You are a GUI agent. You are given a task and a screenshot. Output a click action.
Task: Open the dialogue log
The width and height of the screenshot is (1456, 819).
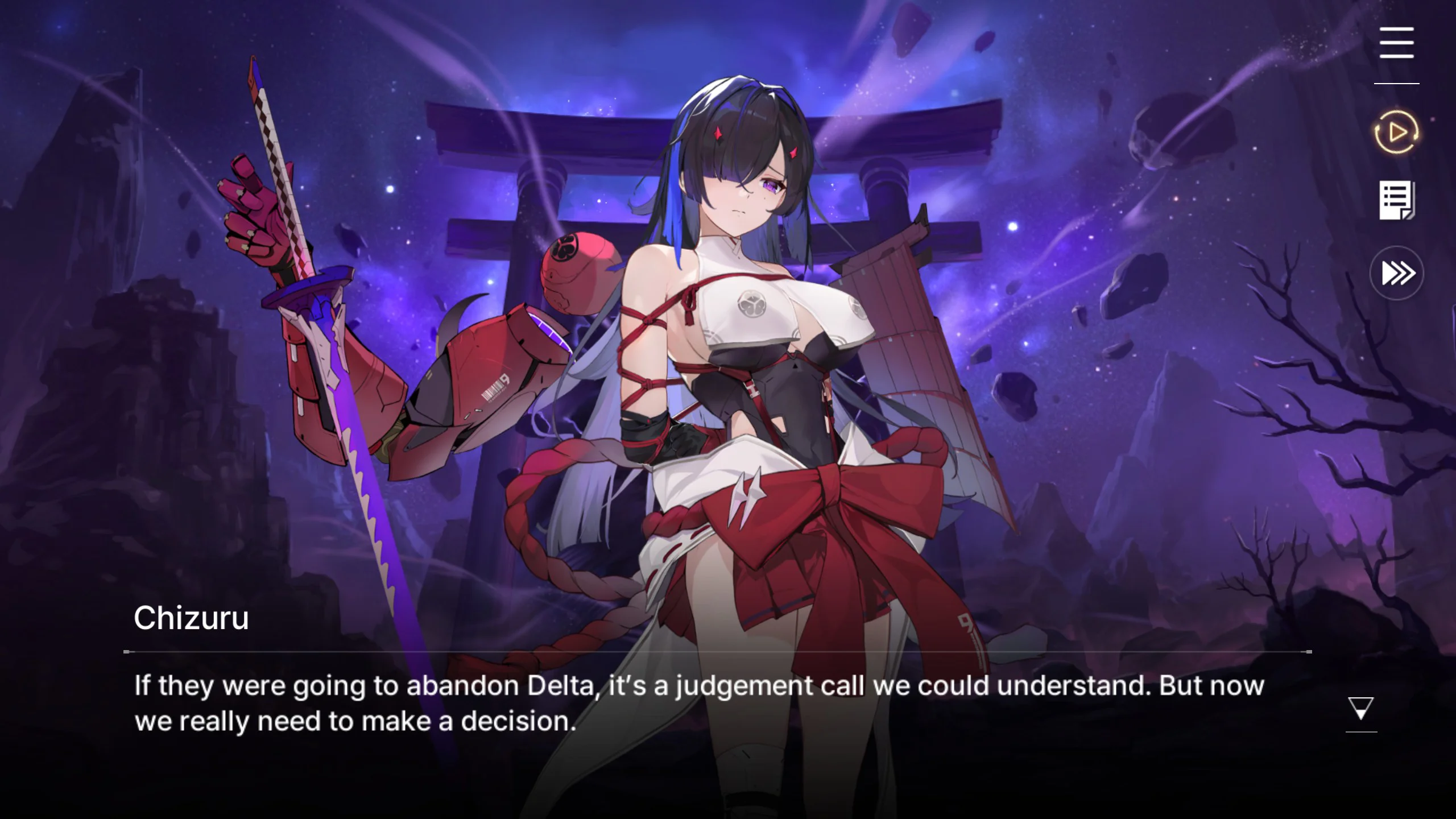click(x=1397, y=201)
